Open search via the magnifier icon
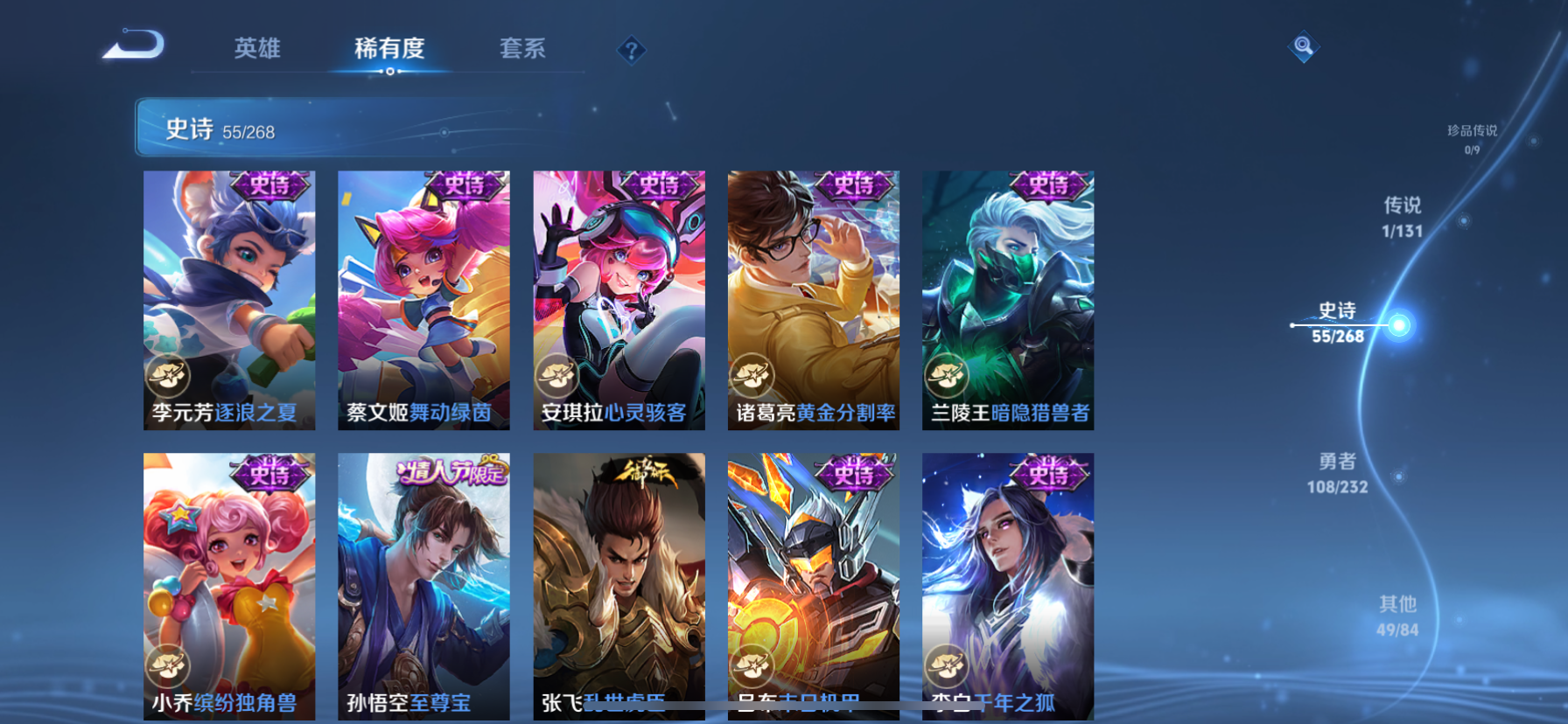The image size is (1568, 724). pyautogui.click(x=1303, y=46)
